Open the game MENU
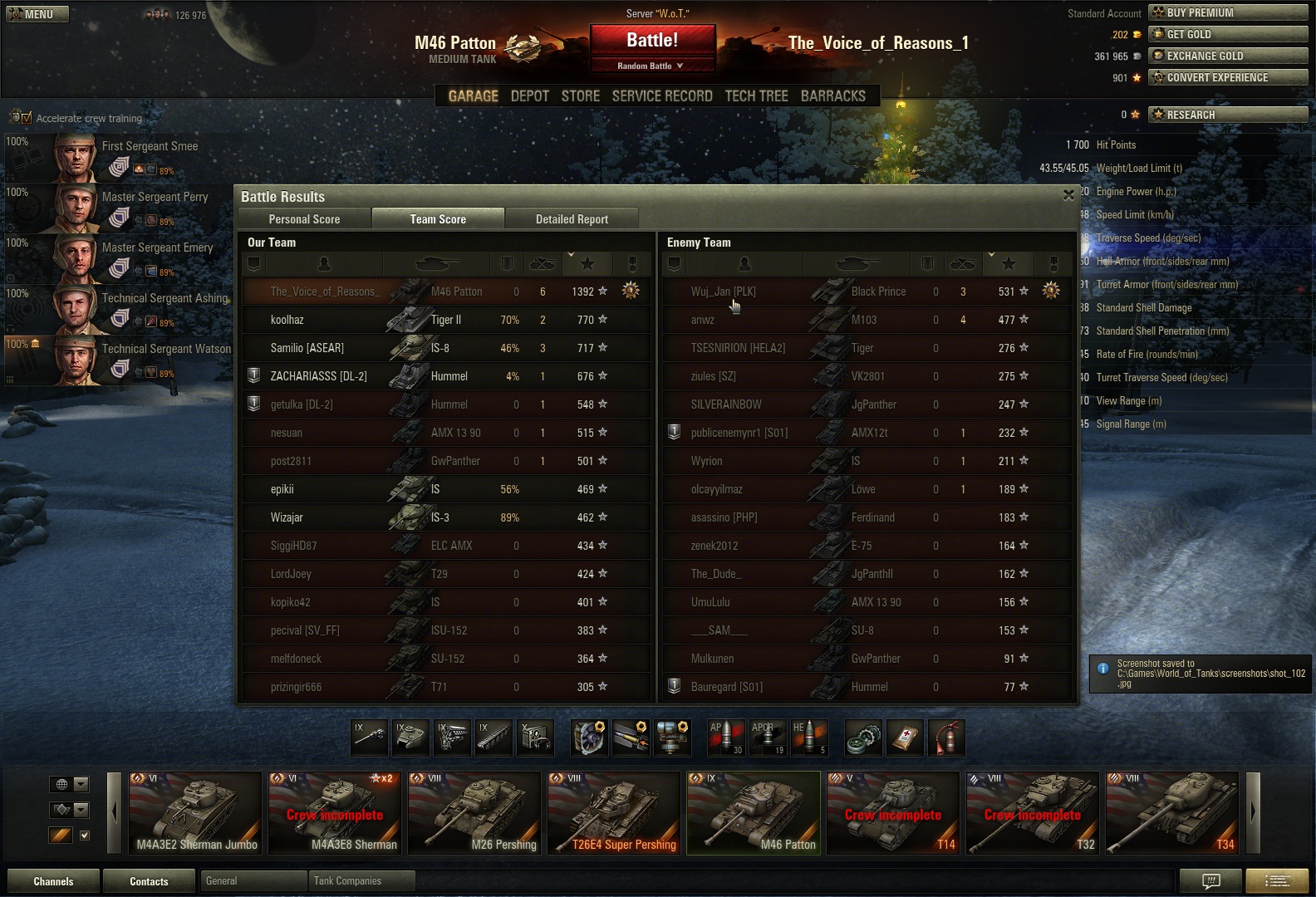 pyautogui.click(x=38, y=14)
